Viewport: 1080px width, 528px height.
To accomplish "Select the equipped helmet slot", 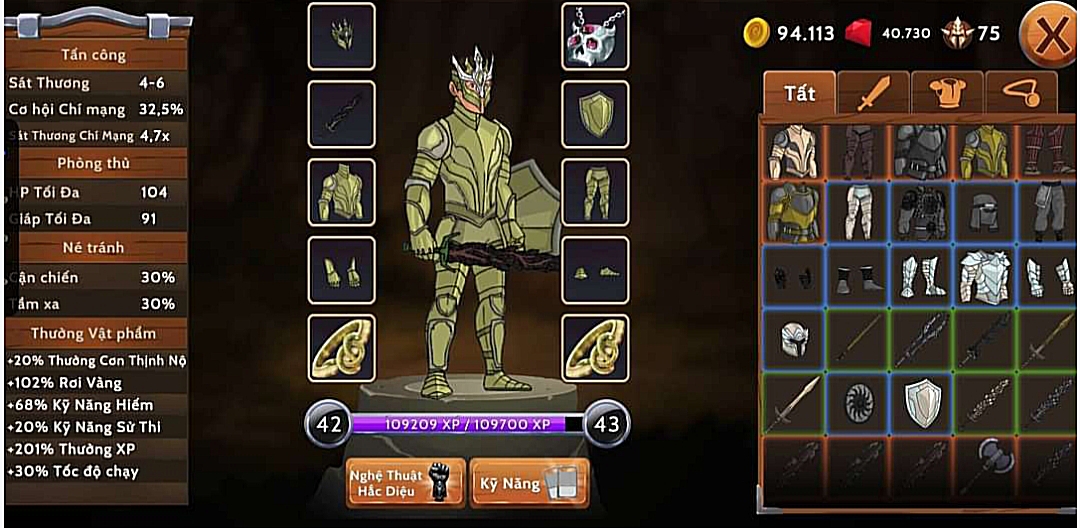I will (x=341, y=36).
